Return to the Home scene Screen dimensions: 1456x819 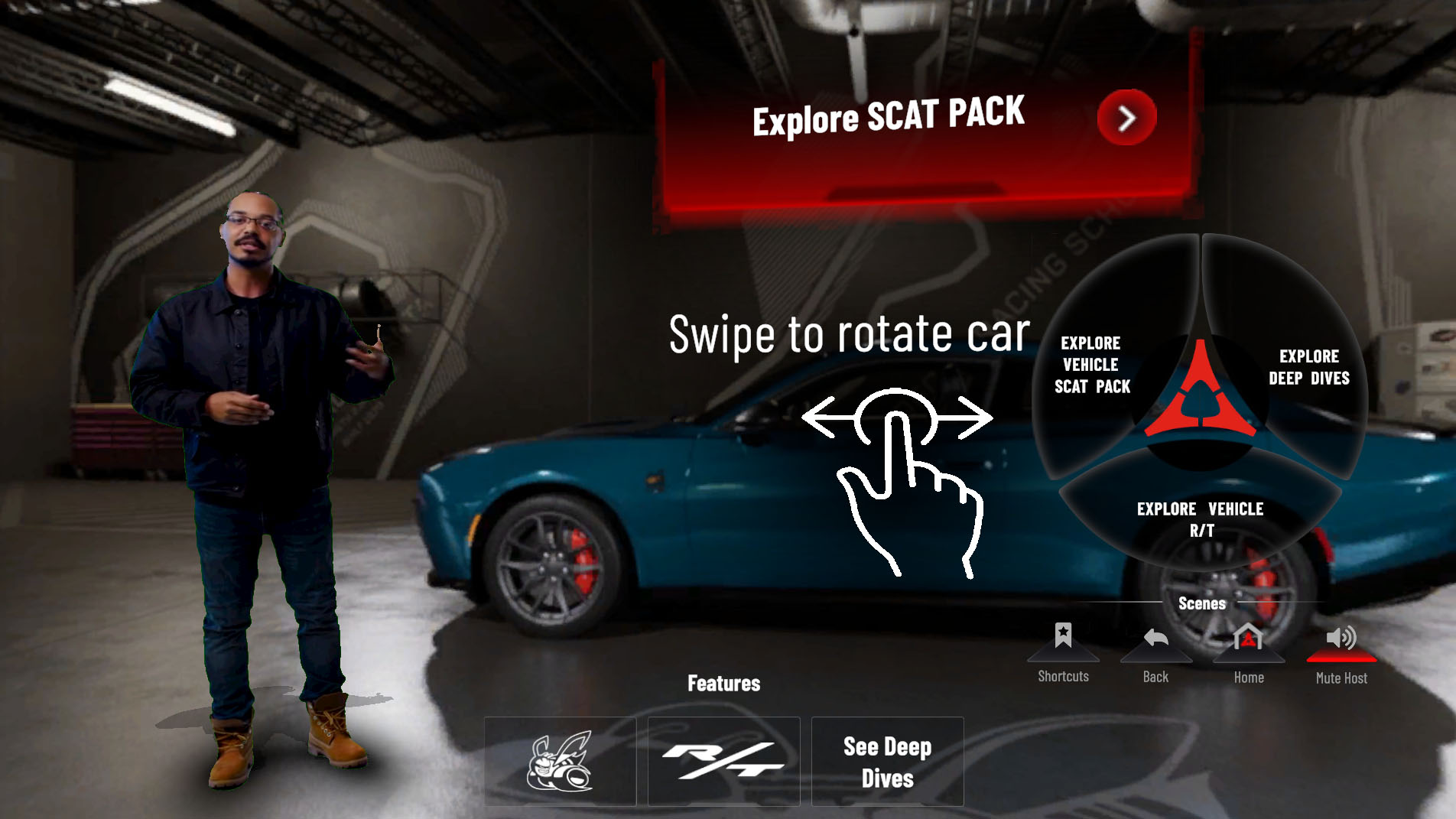pyautogui.click(x=1248, y=639)
